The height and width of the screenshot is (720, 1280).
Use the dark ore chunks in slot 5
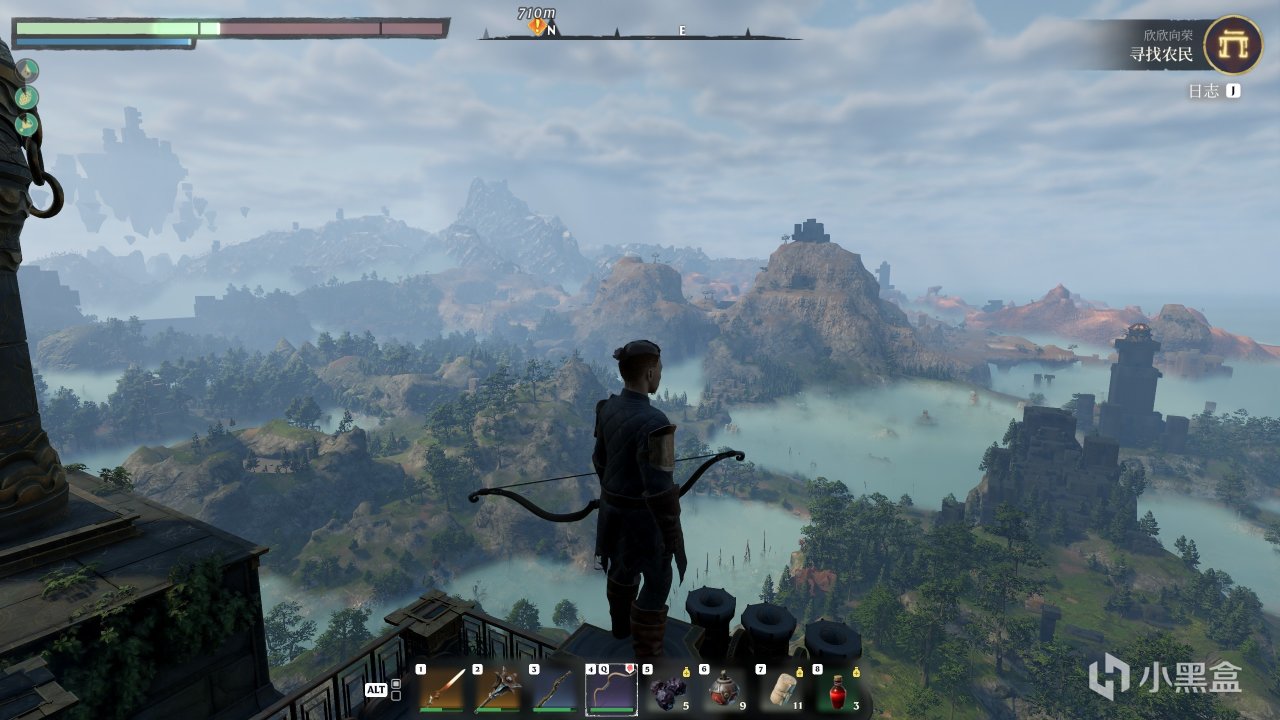click(667, 689)
